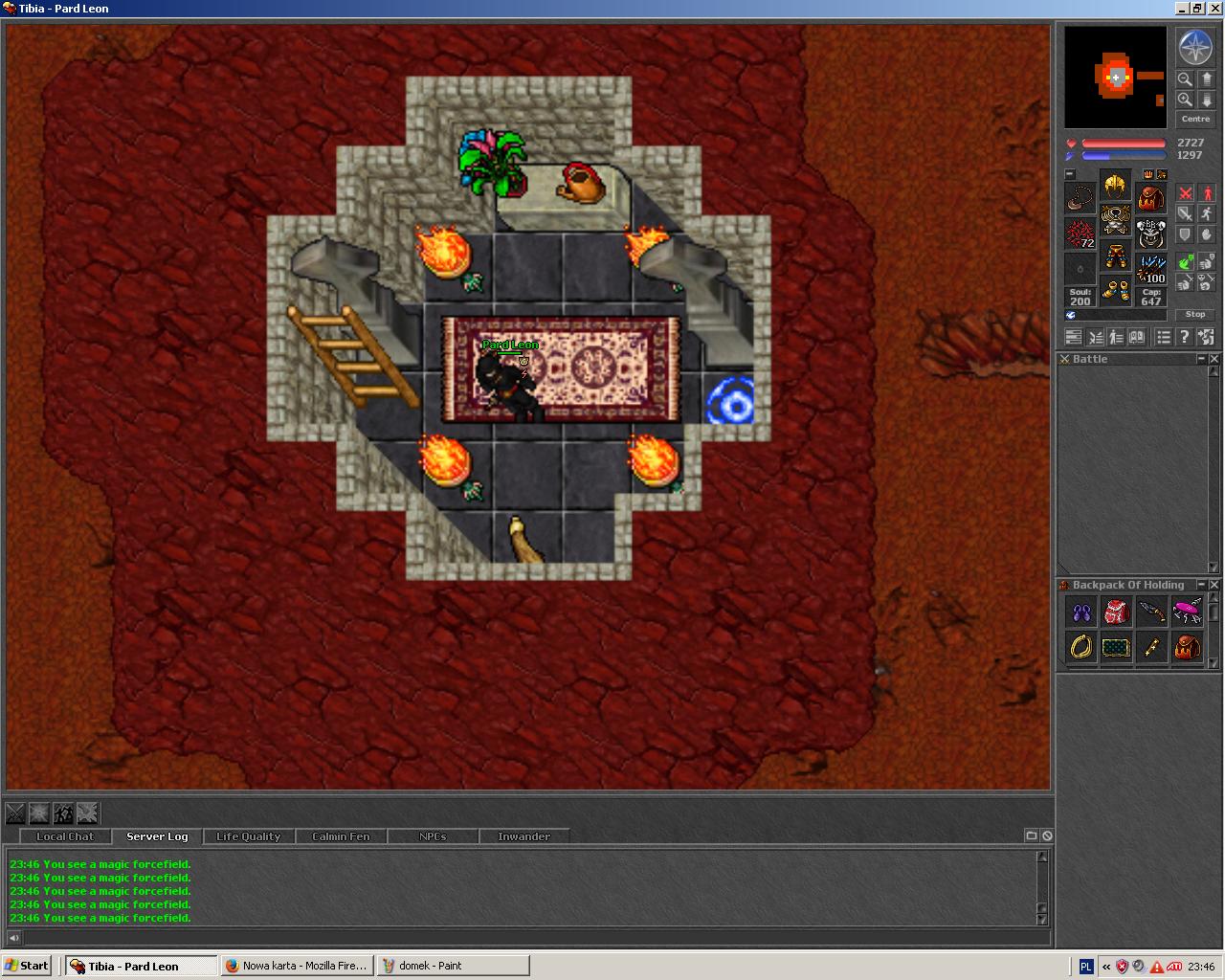Click the Centre button under the minimap
The width and height of the screenshot is (1225, 980).
point(1195,120)
